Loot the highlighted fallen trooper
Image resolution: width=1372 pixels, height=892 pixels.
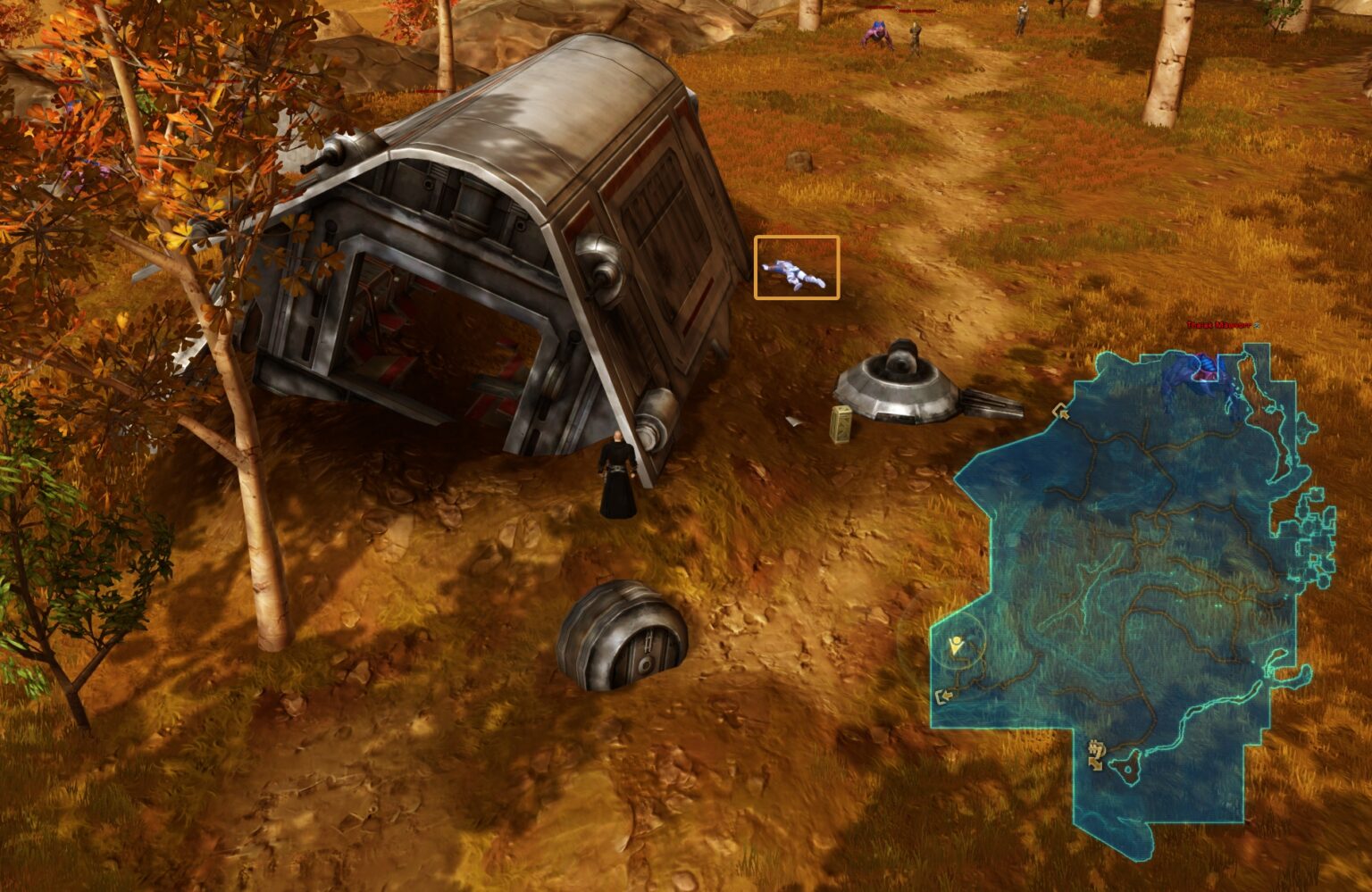pos(795,274)
